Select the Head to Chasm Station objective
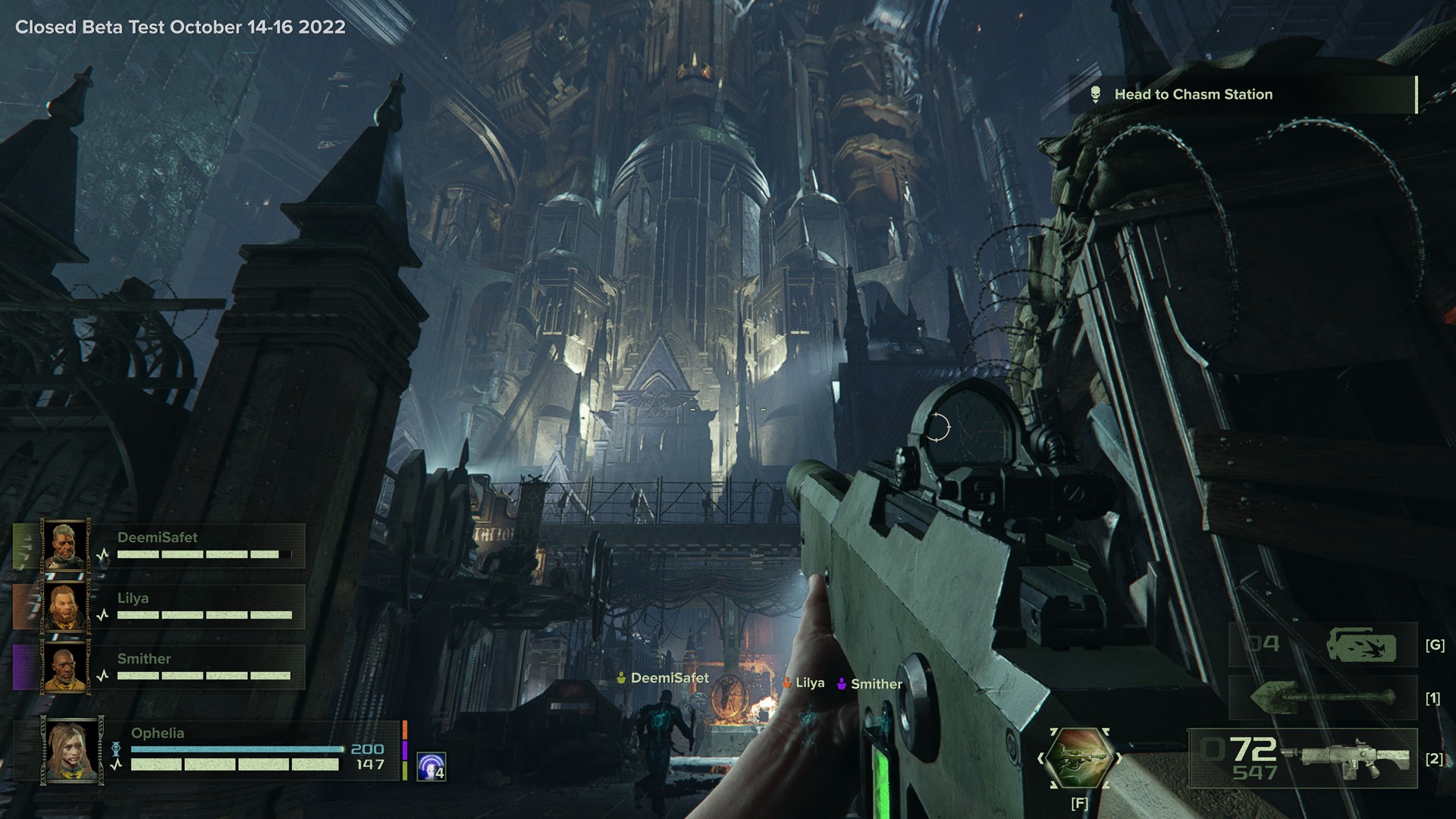This screenshot has width=1456, height=819. 1193,95
